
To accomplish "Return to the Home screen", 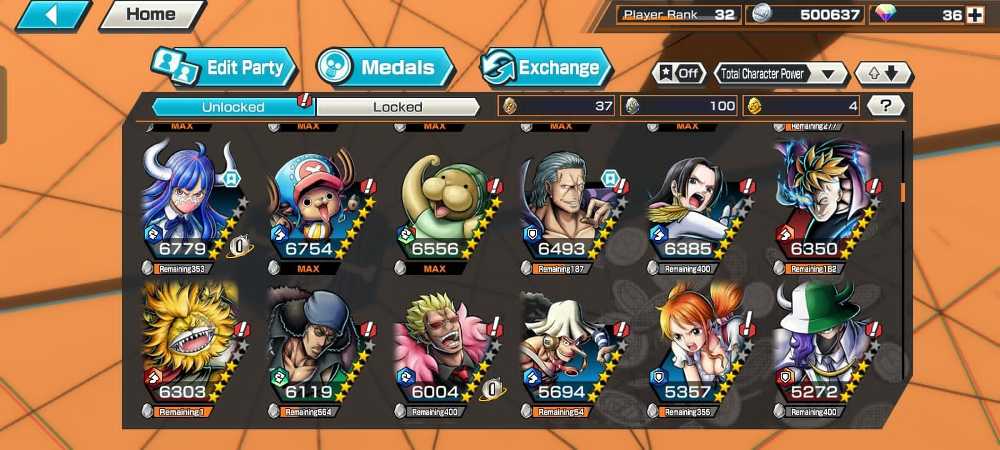I will [151, 15].
